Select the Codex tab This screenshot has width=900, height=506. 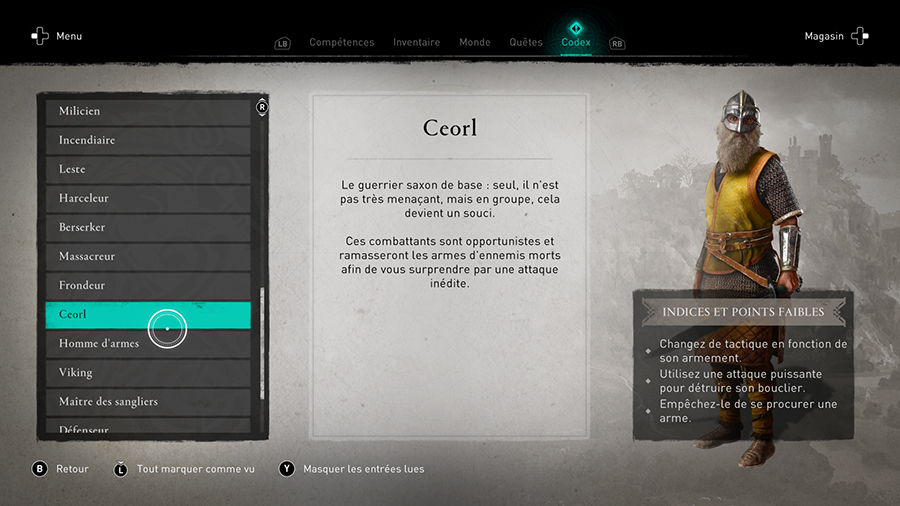(x=575, y=42)
